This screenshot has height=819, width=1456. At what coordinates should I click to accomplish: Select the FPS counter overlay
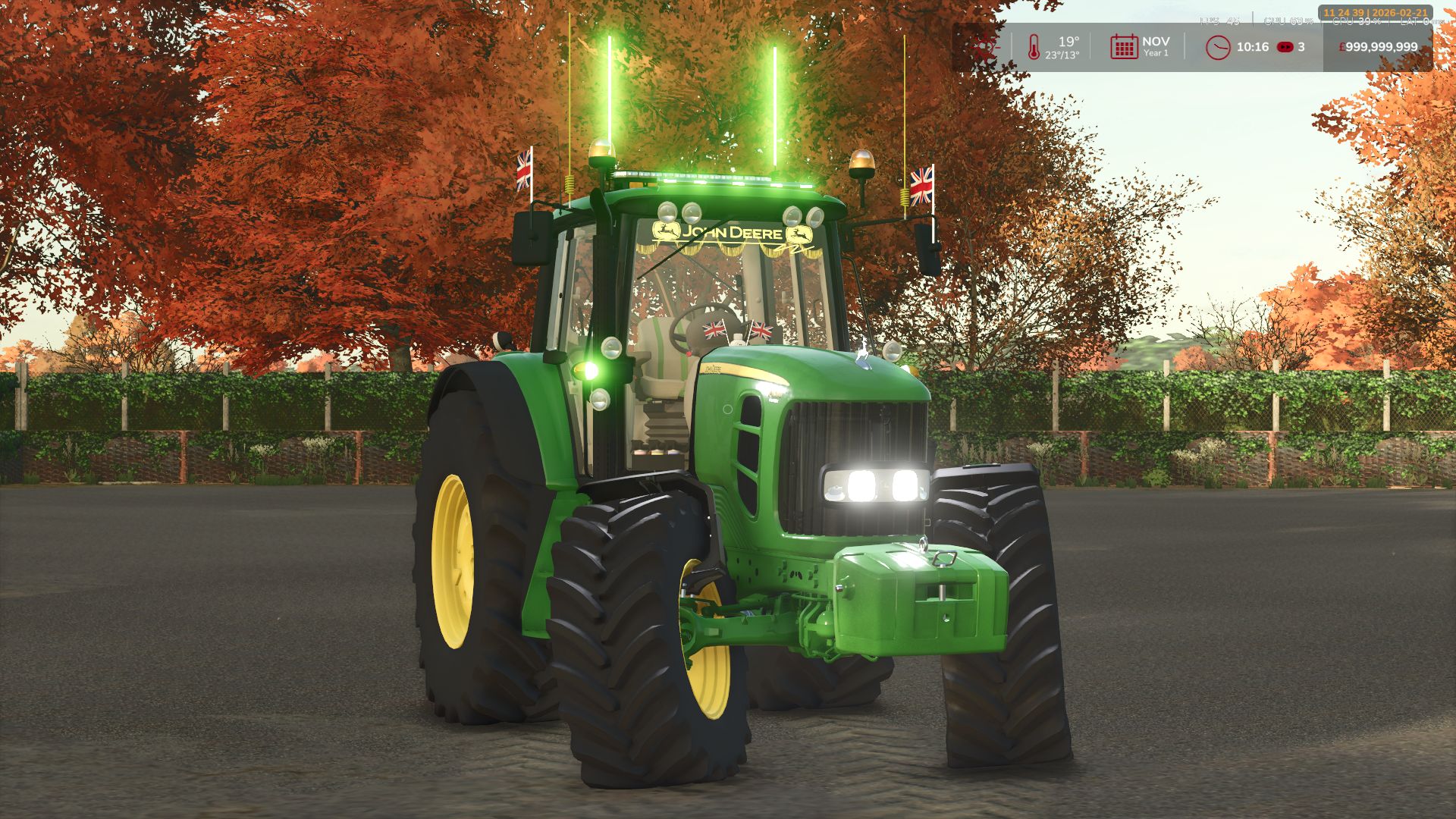(x=1219, y=21)
